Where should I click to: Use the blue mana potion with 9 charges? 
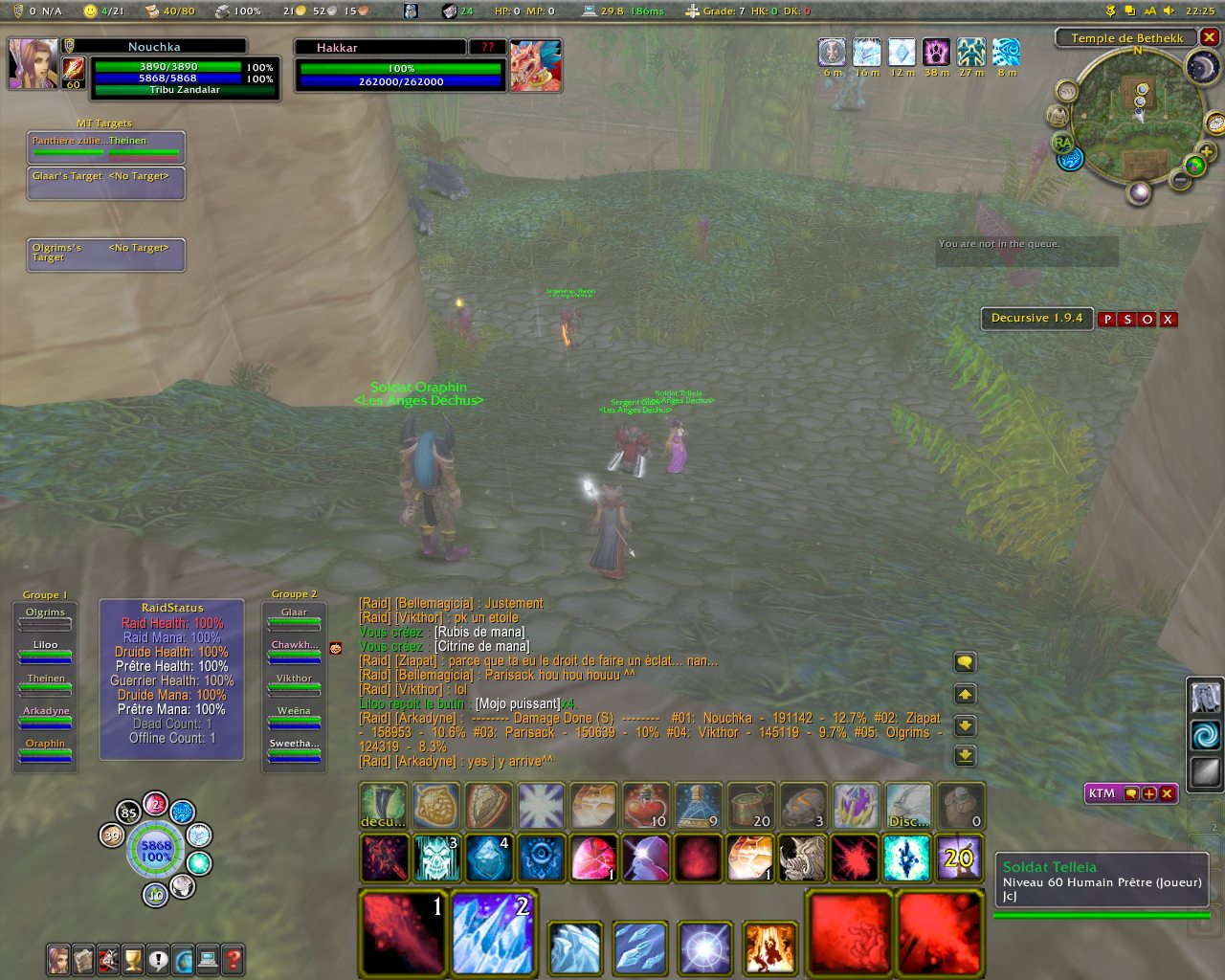[x=698, y=806]
